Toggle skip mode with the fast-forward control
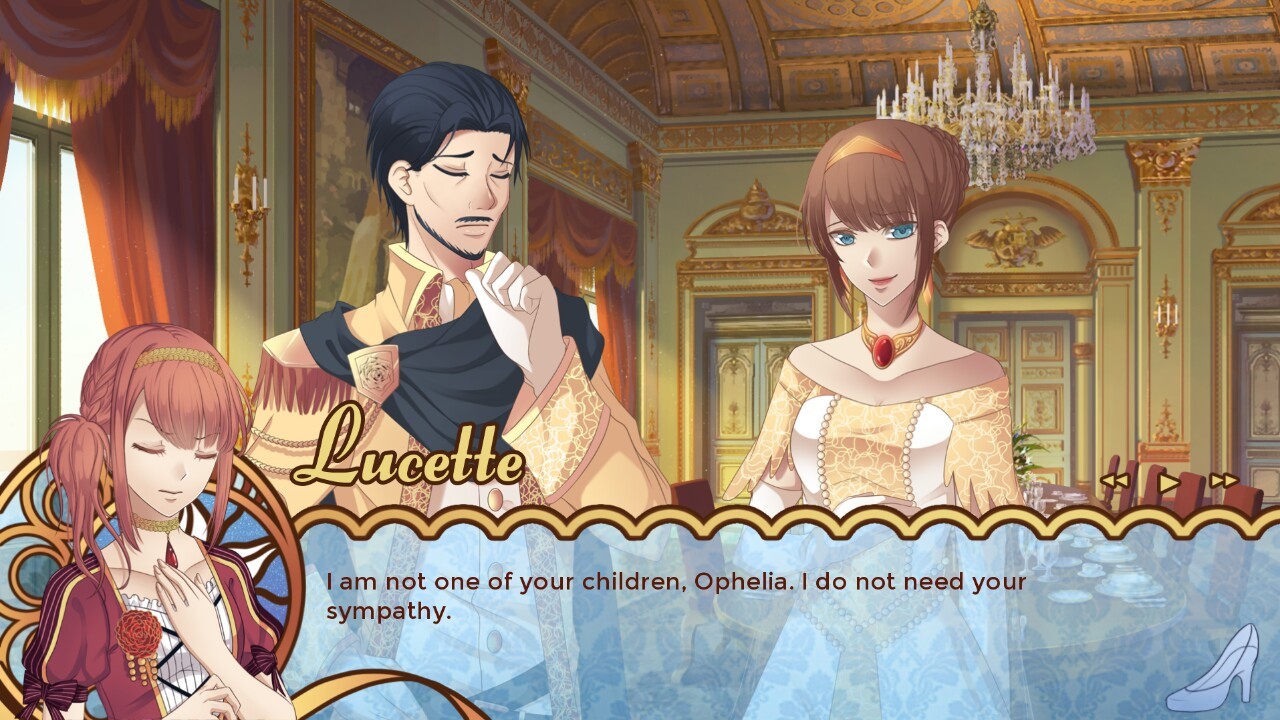 click(x=1224, y=480)
